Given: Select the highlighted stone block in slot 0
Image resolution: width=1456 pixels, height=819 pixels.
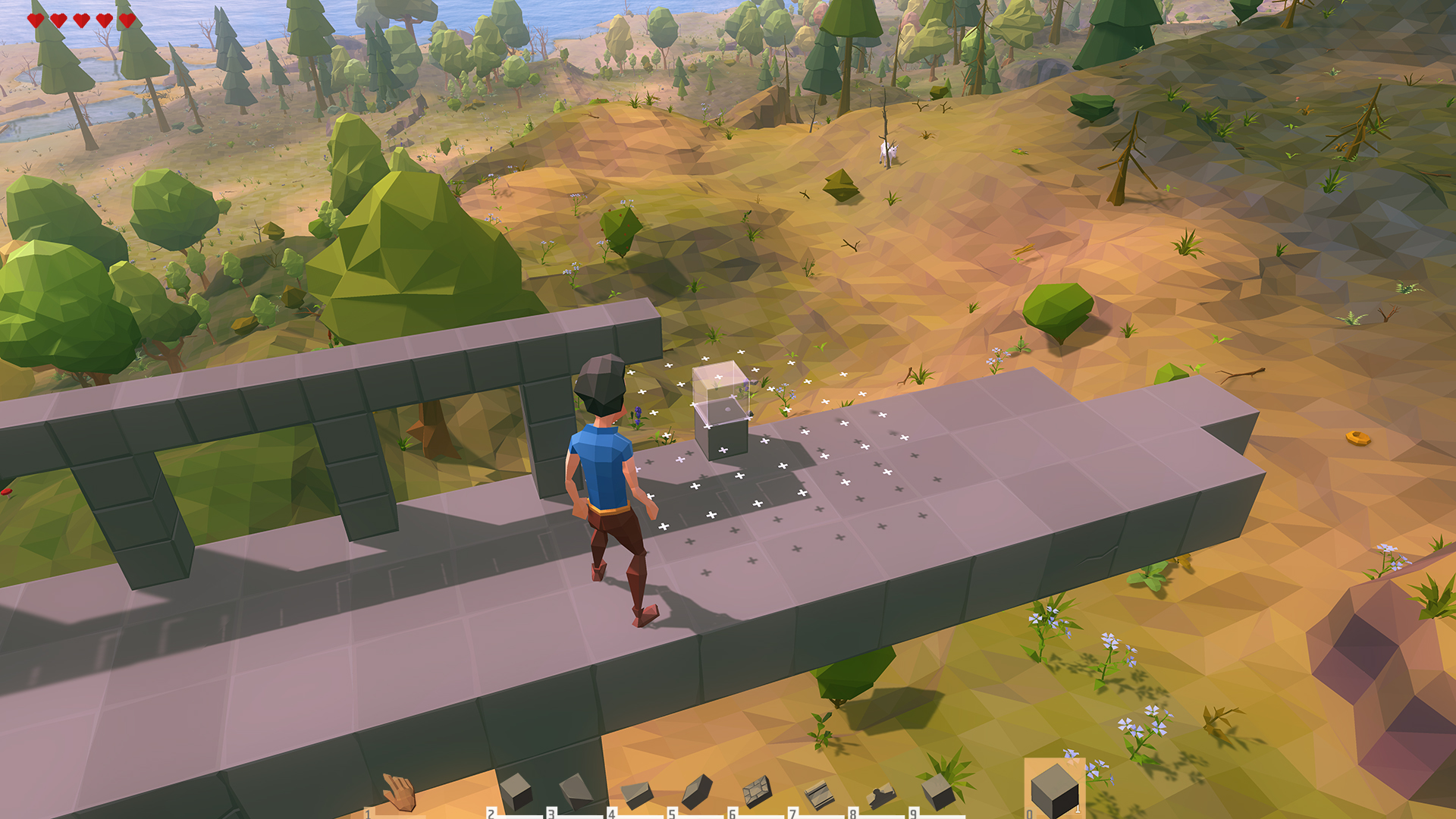Looking at the screenshot, I should coord(1055,790).
